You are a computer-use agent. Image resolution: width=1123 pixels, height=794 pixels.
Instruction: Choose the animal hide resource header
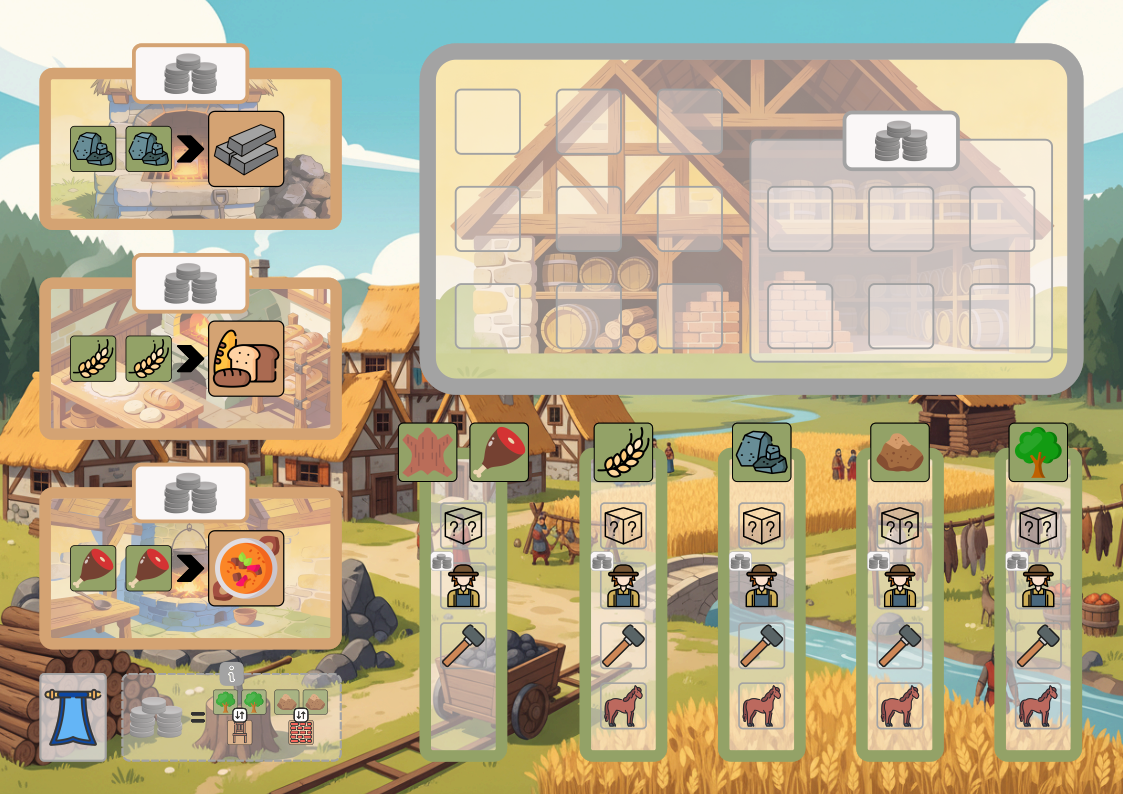coord(428,452)
